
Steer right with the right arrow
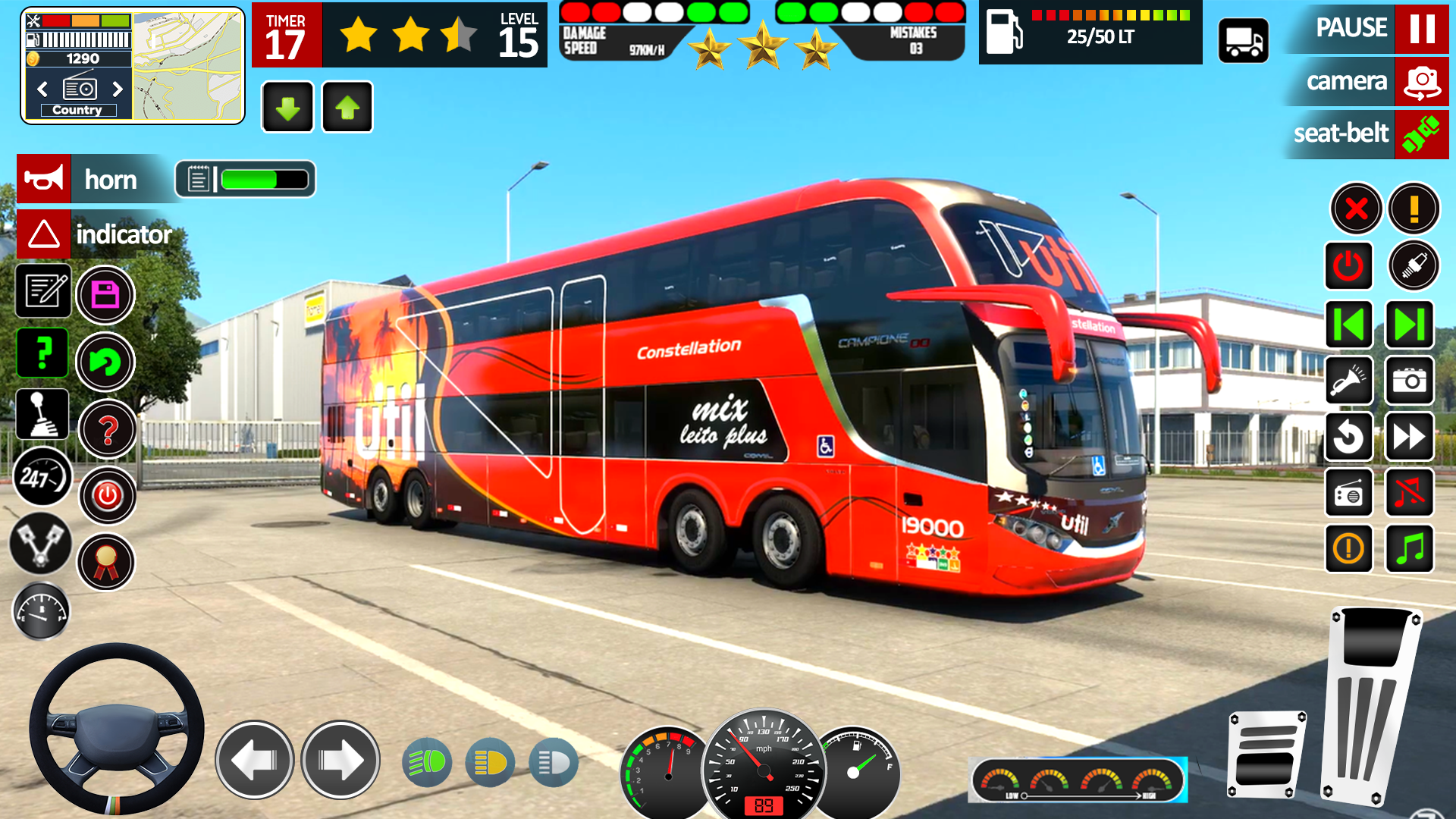coord(340,760)
